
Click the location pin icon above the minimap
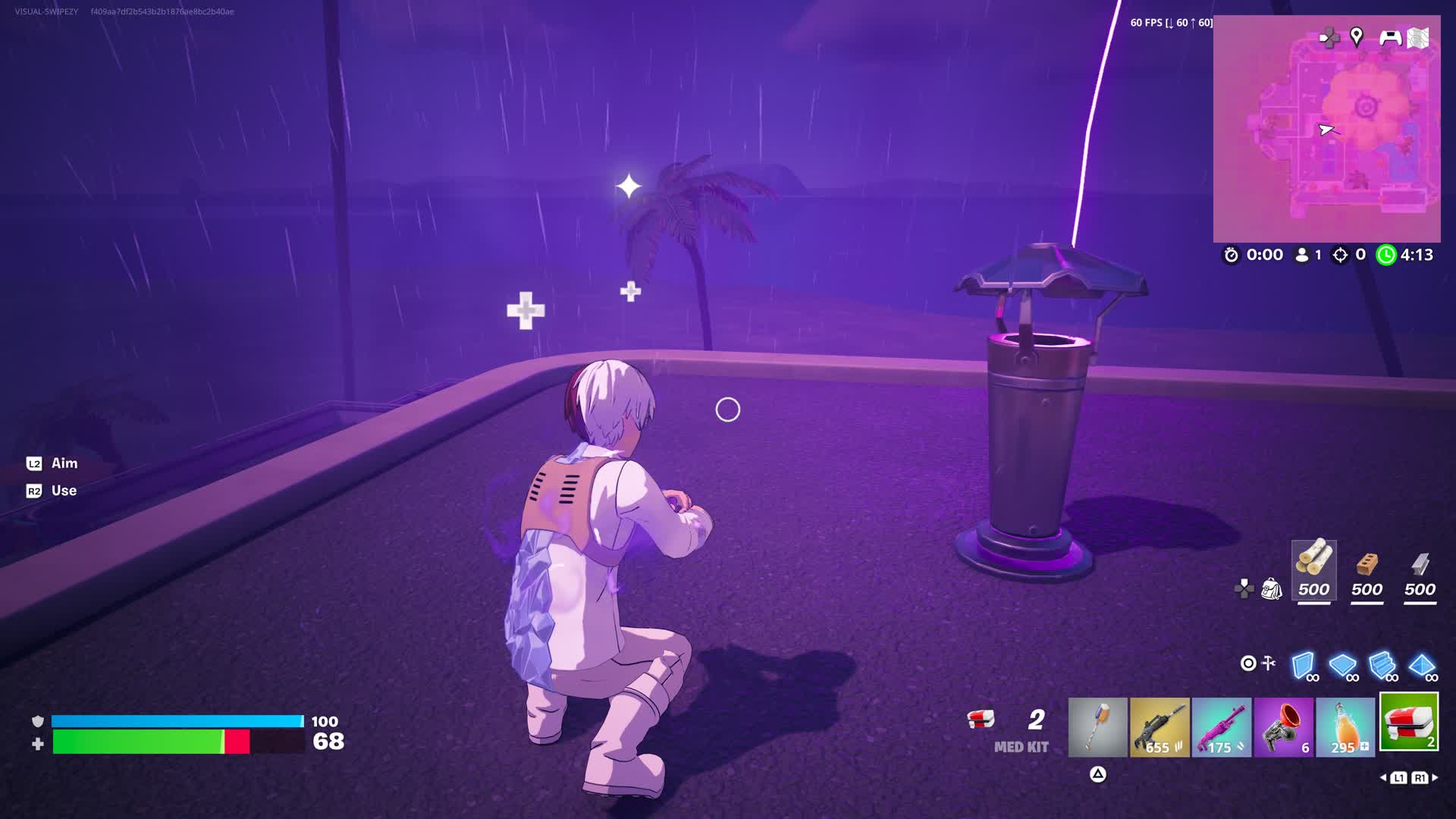point(1357,35)
